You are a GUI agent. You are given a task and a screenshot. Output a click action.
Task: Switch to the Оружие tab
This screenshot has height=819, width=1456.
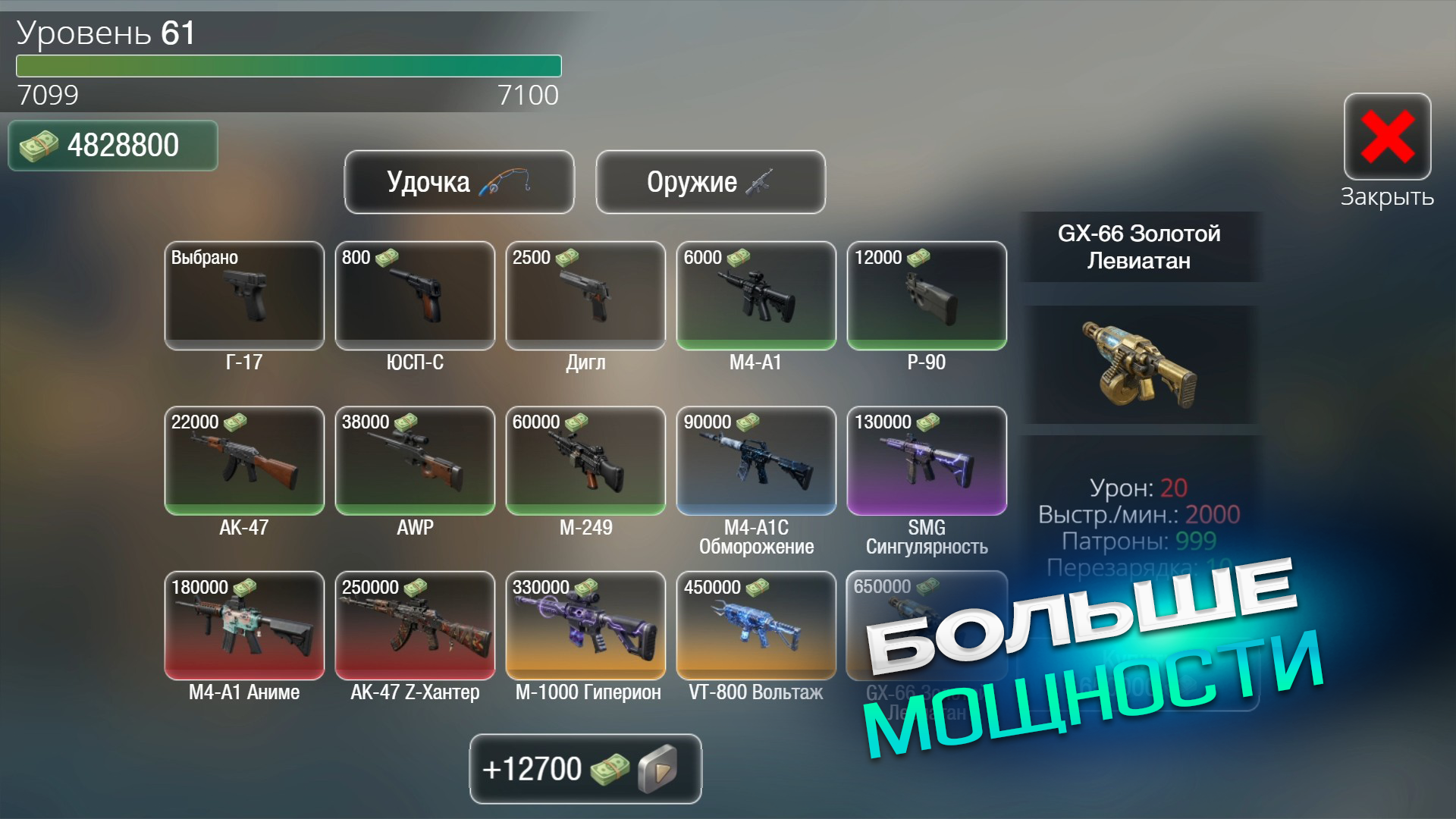point(710,182)
